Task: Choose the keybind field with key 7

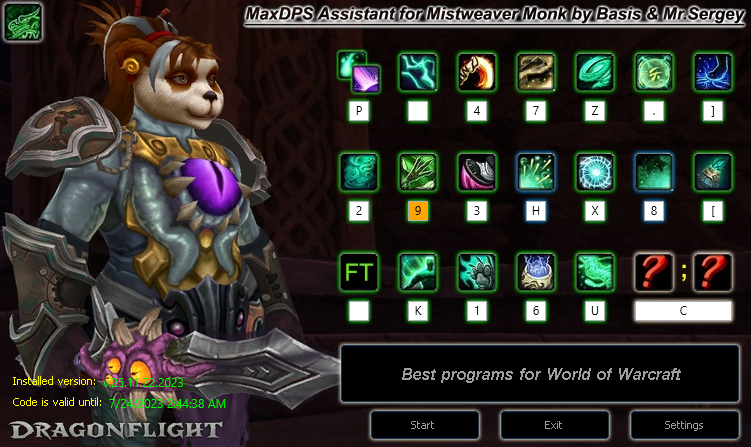Action: 536,111
